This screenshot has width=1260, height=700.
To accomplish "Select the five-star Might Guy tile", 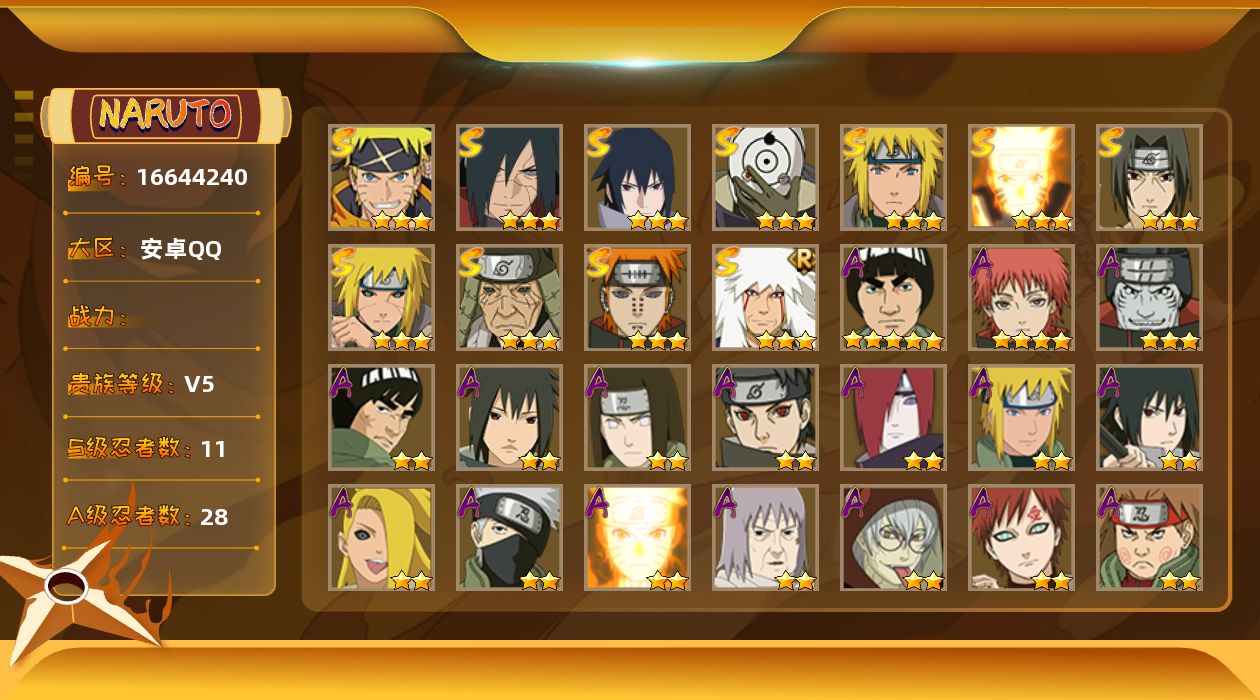I will 893,297.
